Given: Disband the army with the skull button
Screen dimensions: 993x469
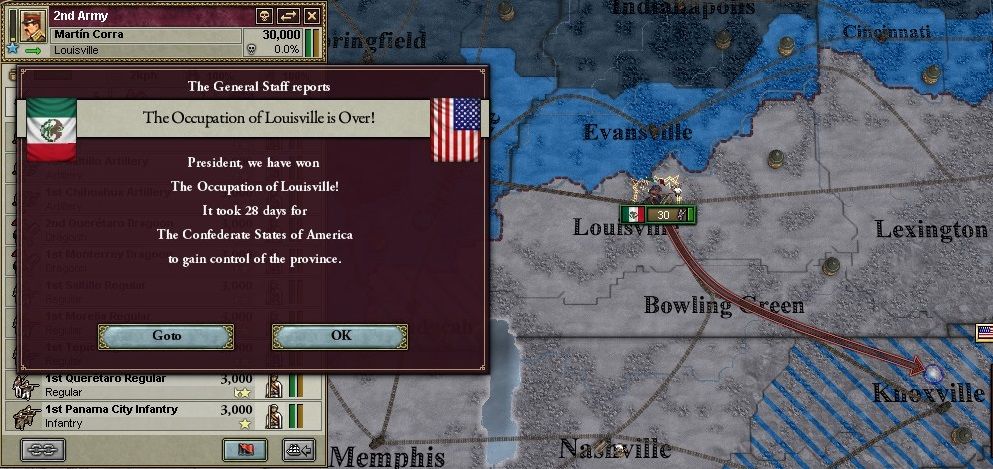Looking at the screenshot, I should (264, 16).
